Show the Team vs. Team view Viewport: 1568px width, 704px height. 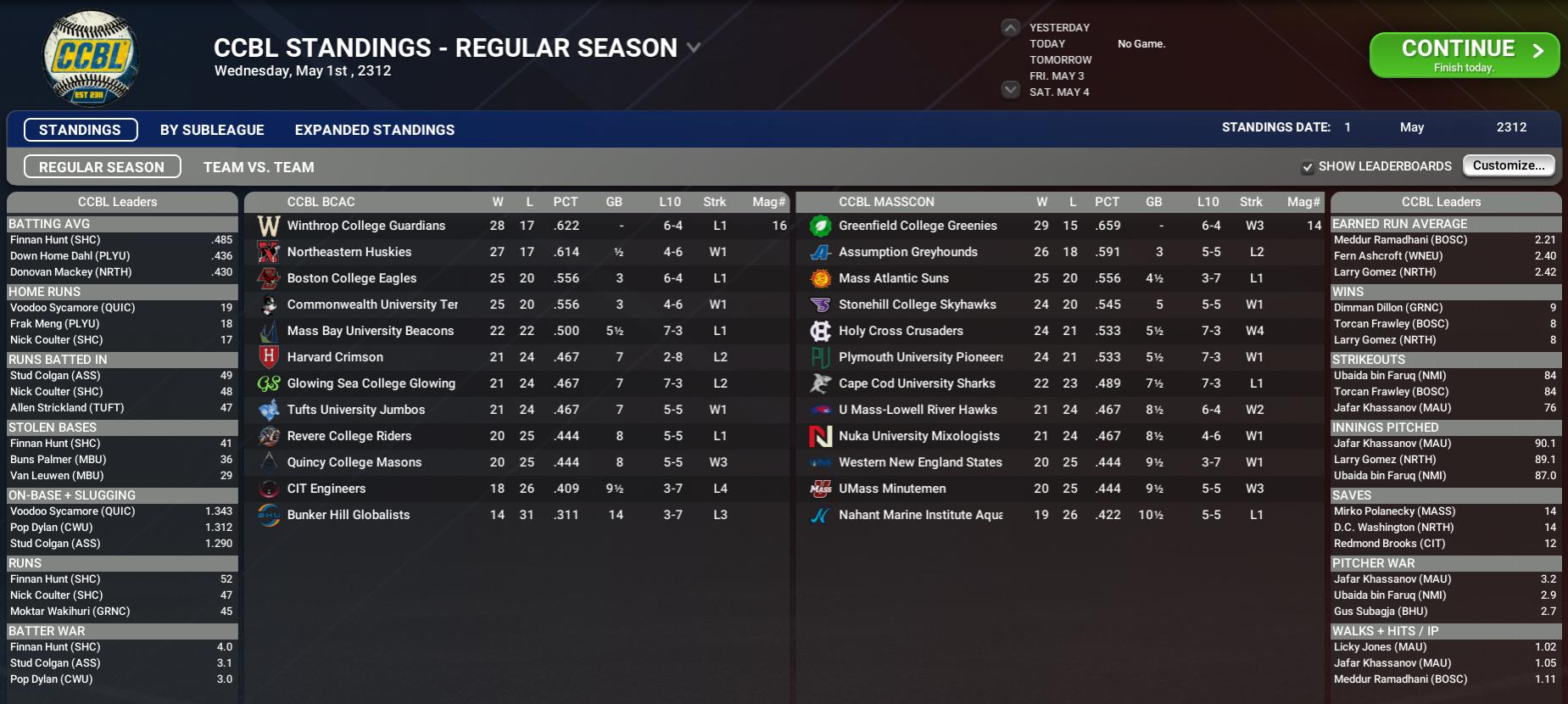click(259, 167)
